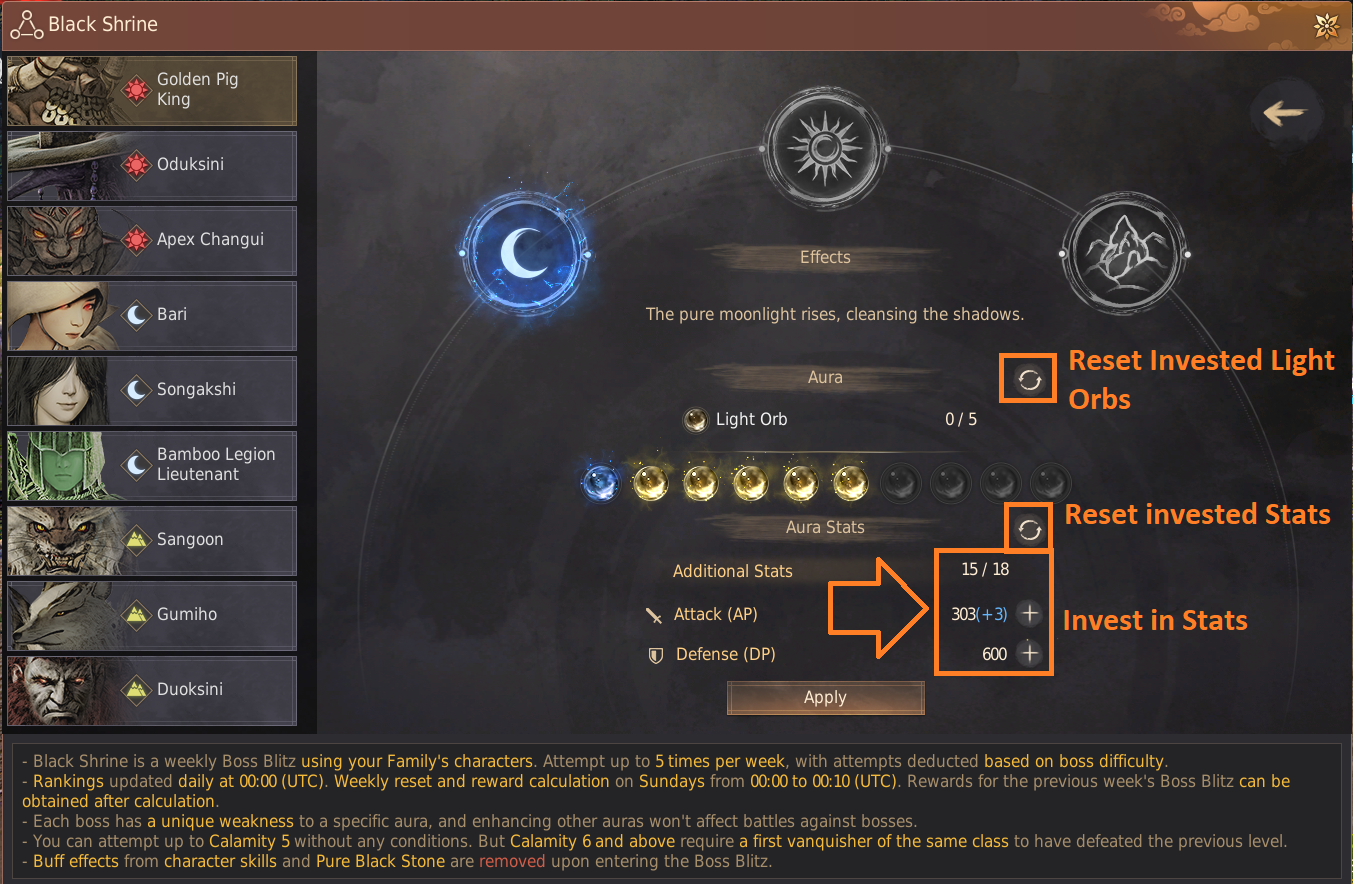Image resolution: width=1353 pixels, height=884 pixels.
Task: Go back with the arrow button
Action: pos(1285,113)
